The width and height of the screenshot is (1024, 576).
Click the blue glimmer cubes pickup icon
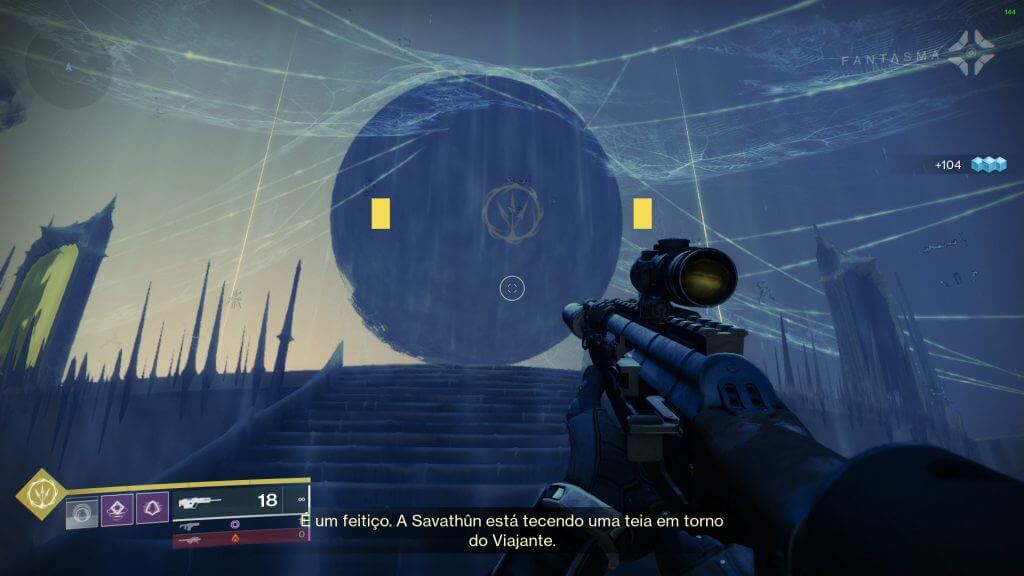[989, 165]
